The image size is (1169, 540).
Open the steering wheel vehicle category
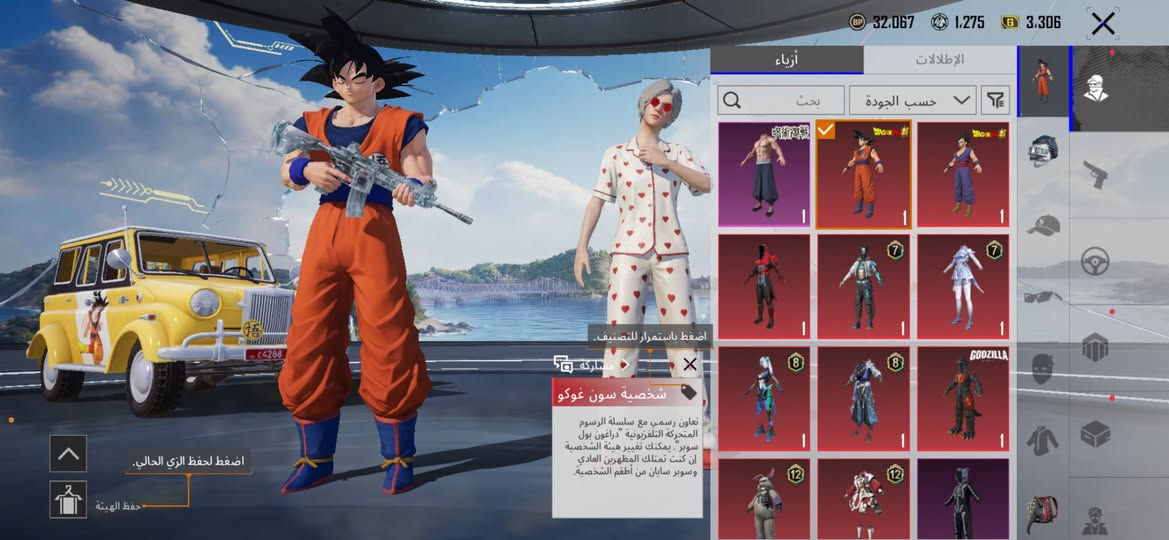tap(1096, 262)
